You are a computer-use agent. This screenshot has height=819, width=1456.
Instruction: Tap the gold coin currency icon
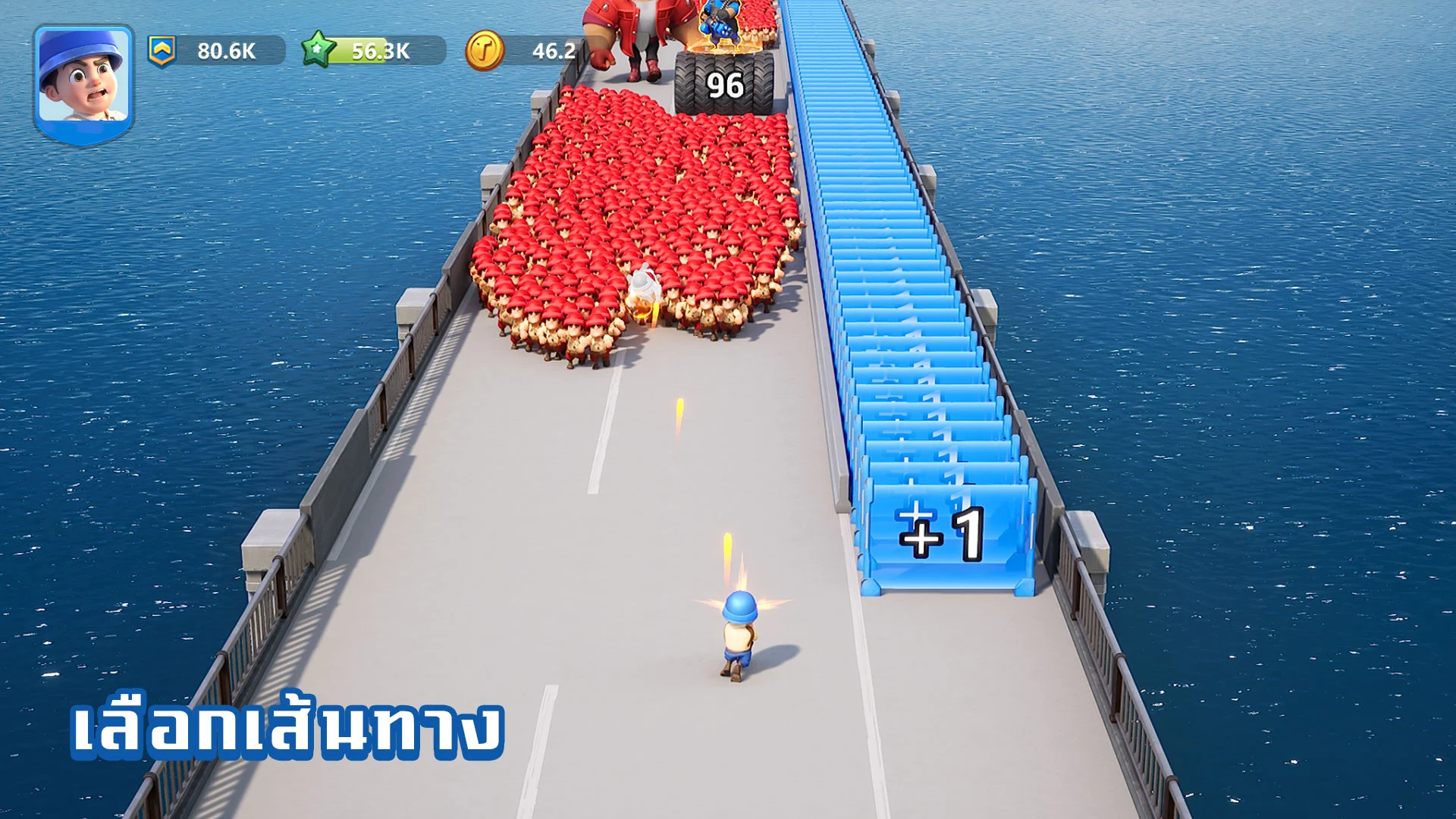point(484,51)
